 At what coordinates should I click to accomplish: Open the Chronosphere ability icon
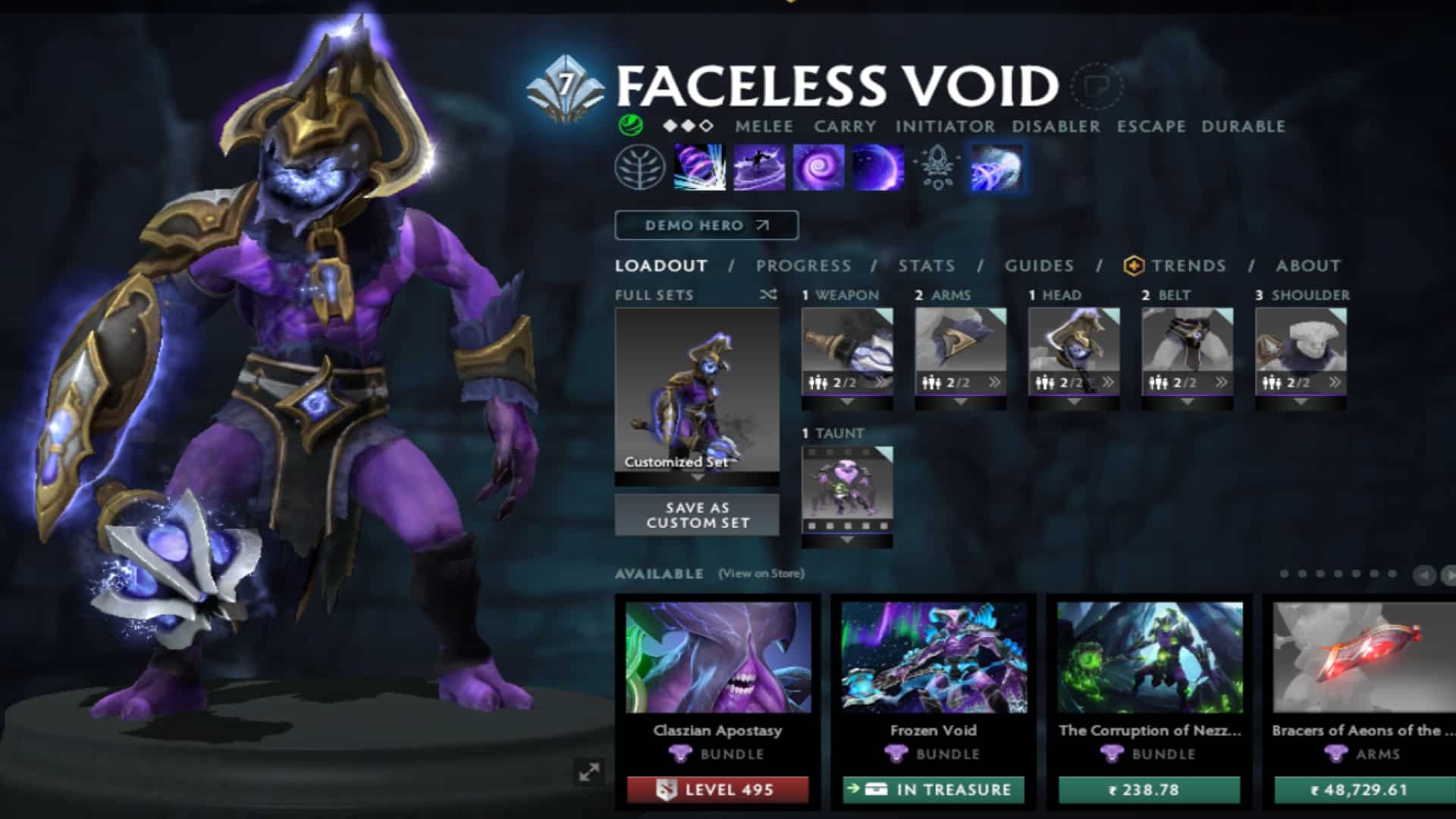878,167
